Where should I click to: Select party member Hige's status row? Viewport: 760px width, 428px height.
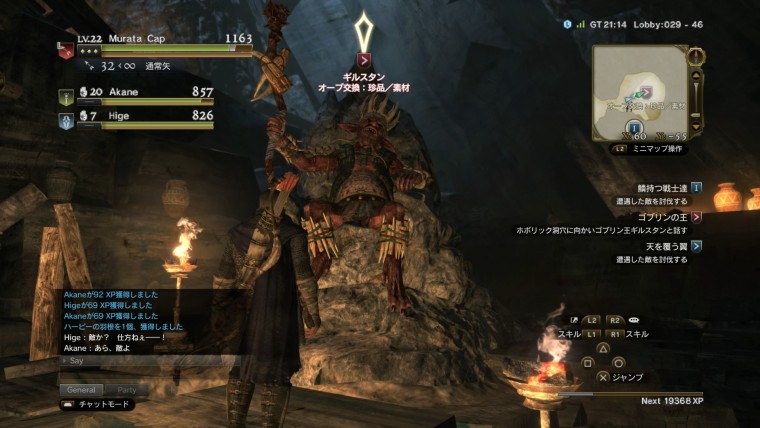tap(135, 118)
